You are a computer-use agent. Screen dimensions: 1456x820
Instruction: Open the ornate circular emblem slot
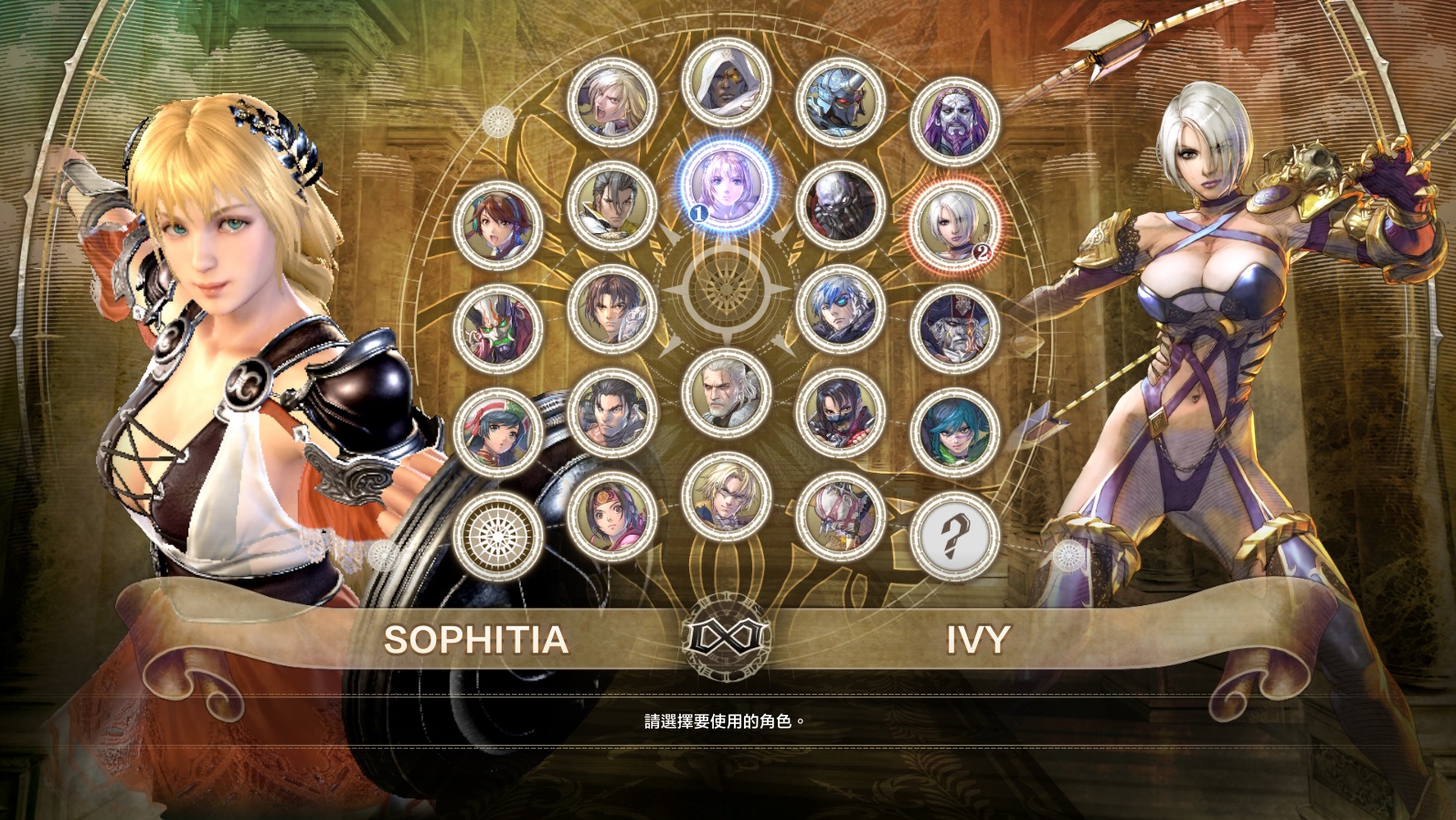tap(498, 536)
